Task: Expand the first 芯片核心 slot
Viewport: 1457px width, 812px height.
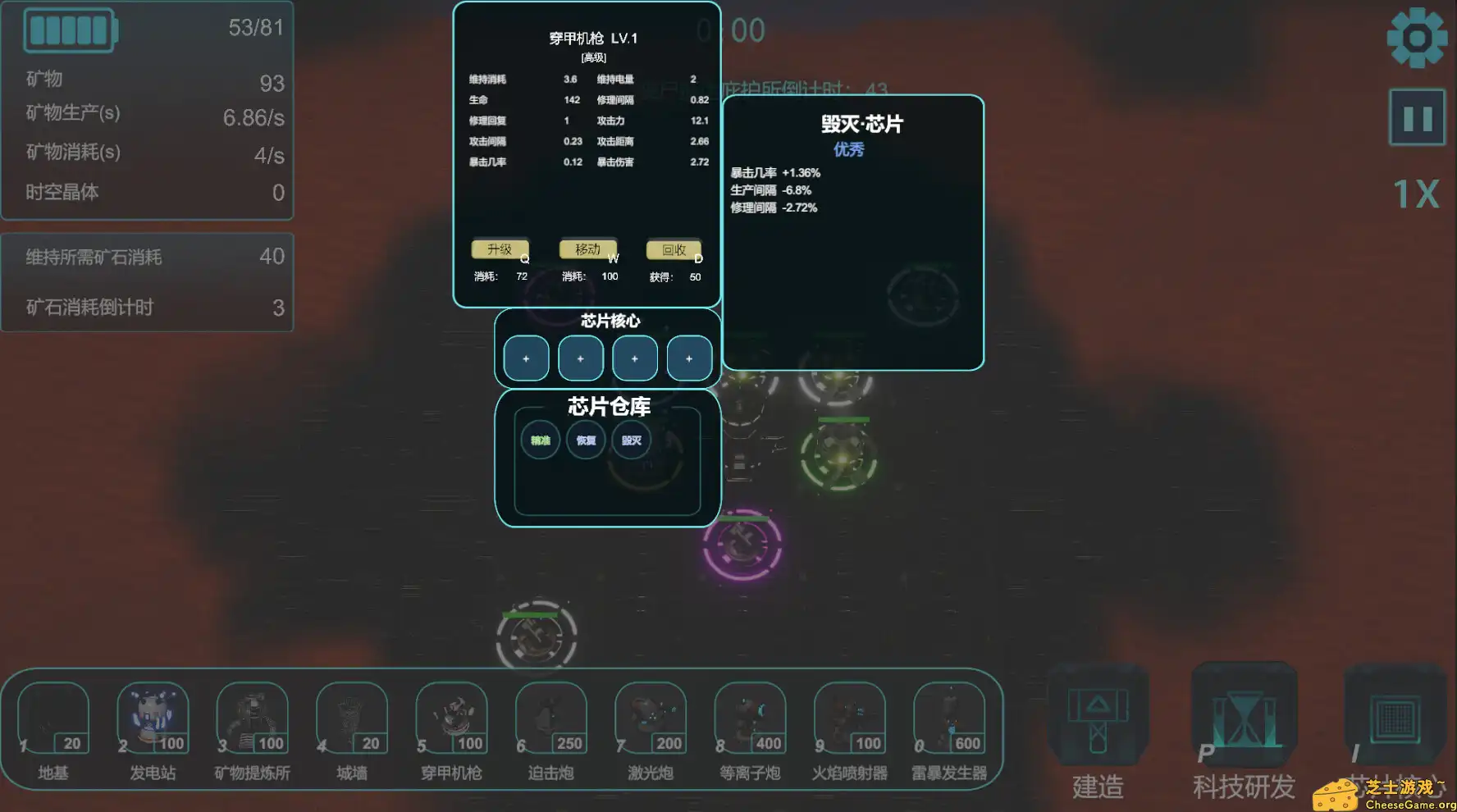Action: pos(525,358)
